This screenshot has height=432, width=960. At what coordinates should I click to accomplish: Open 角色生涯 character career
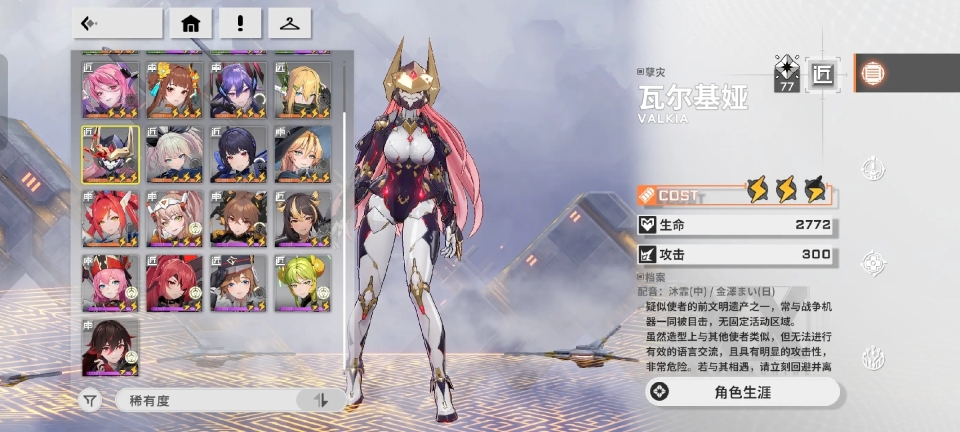coord(741,391)
